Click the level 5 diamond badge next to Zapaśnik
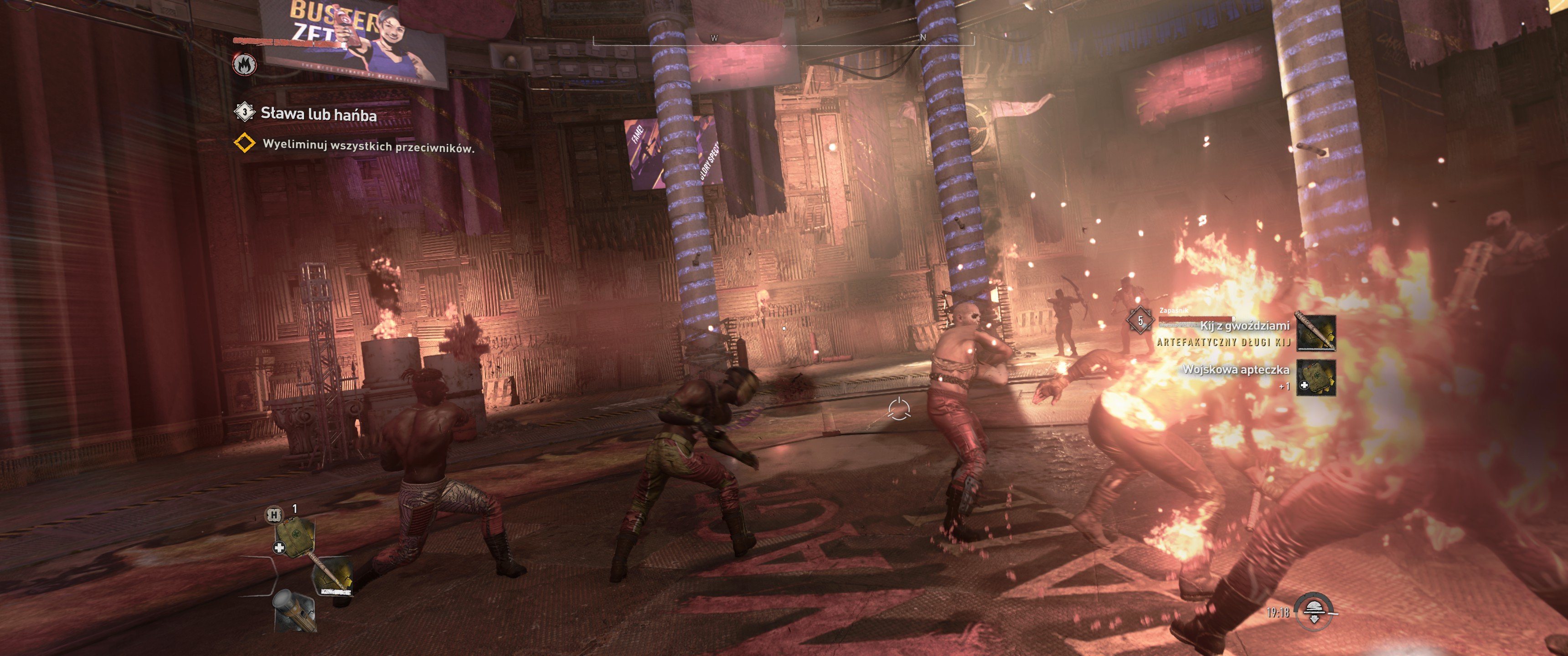Screen dimensions: 1568x656 [1141, 321]
